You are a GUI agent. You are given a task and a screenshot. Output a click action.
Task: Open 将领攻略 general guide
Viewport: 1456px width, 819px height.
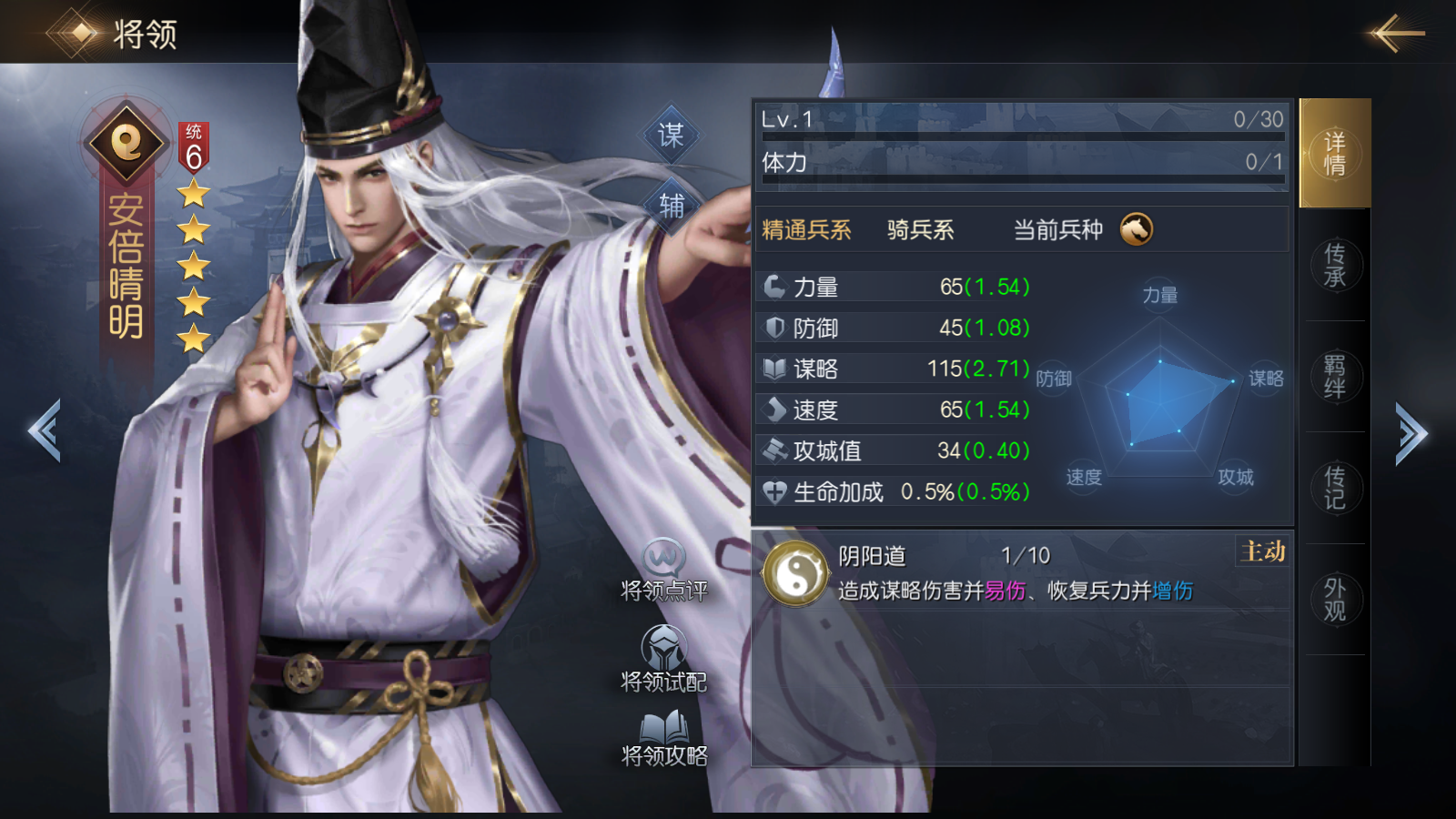click(x=664, y=738)
